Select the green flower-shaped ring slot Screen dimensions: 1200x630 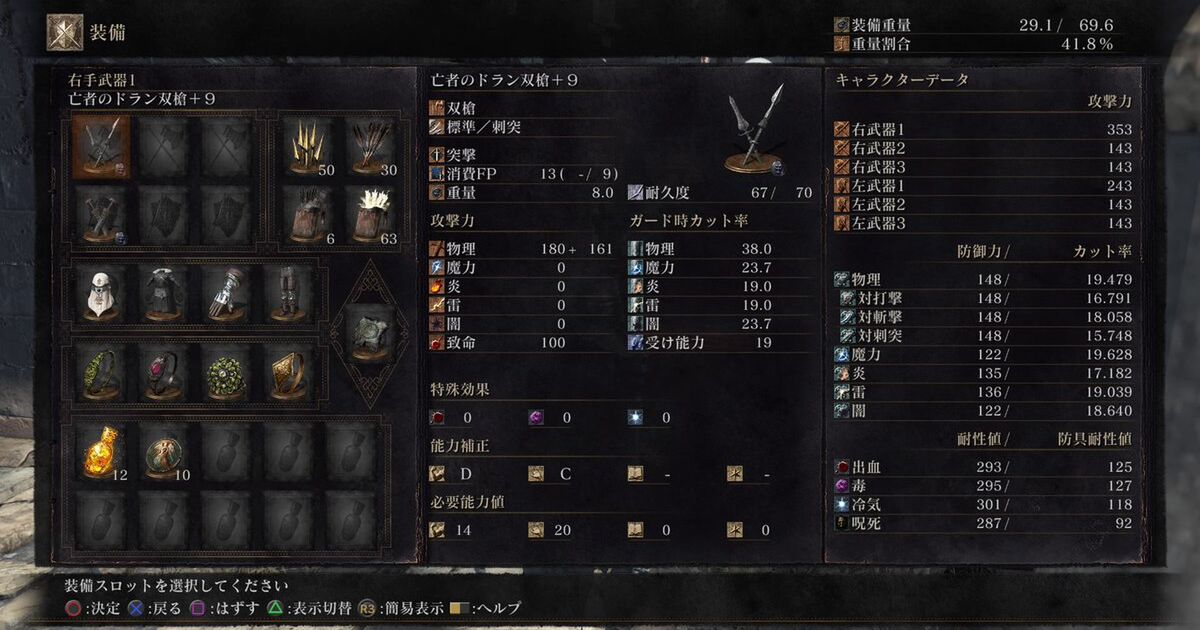pos(225,372)
